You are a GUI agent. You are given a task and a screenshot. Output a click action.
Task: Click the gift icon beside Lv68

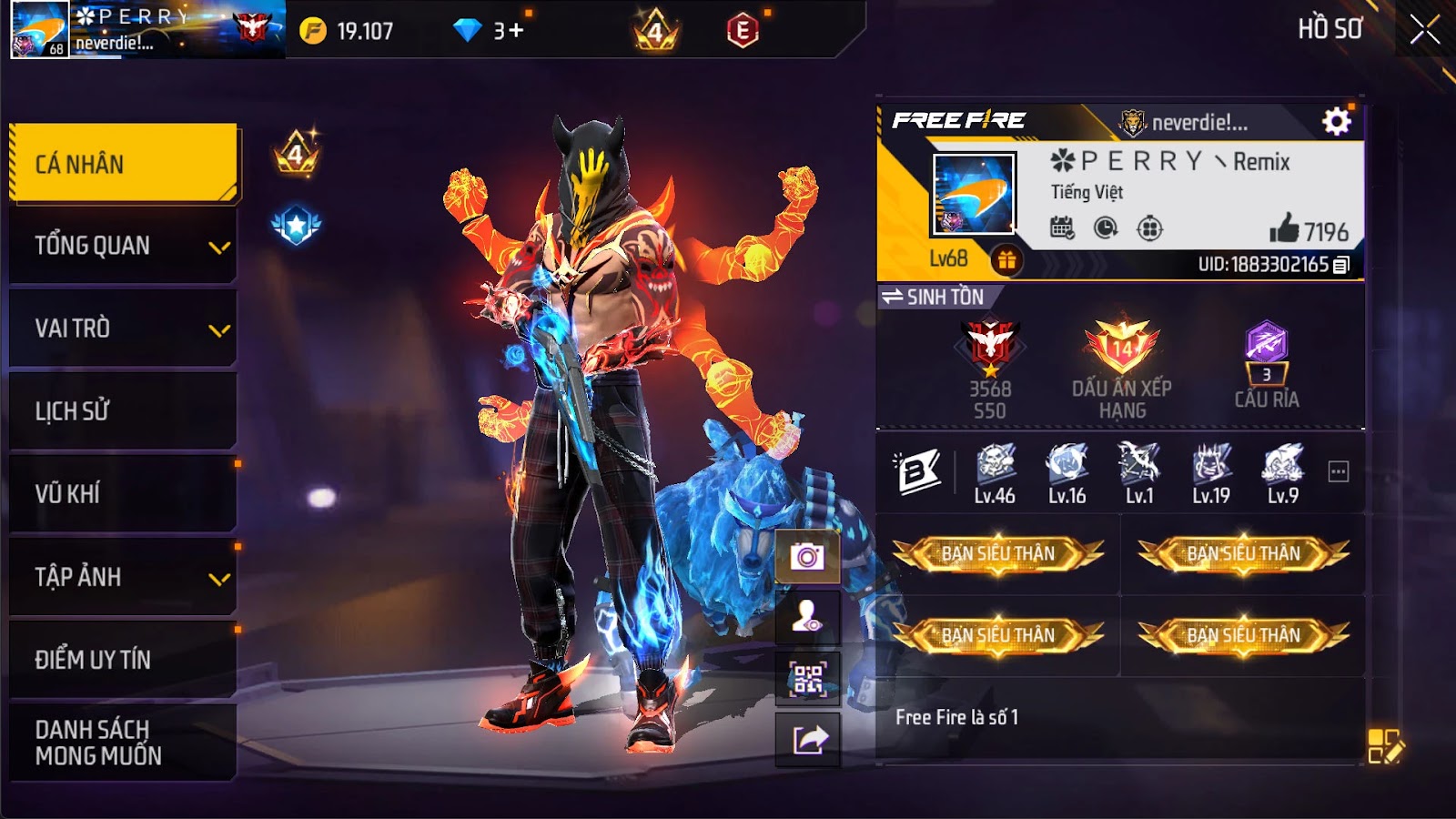pyautogui.click(x=1005, y=260)
